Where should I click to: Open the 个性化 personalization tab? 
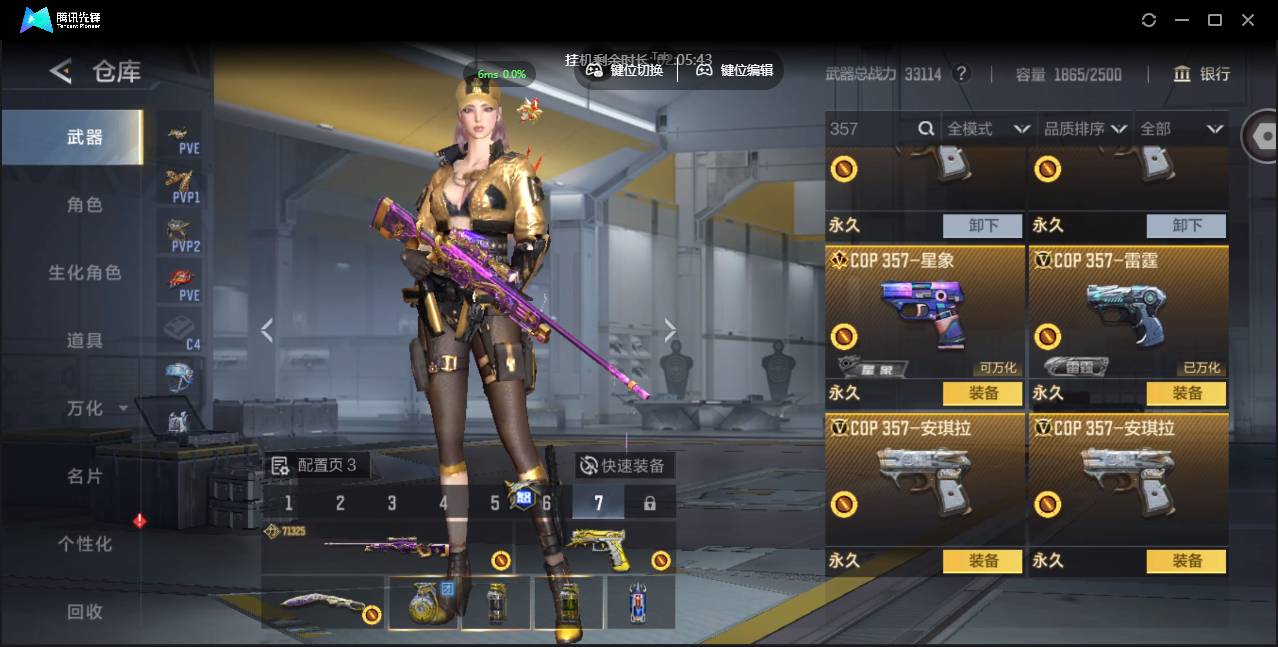84,544
